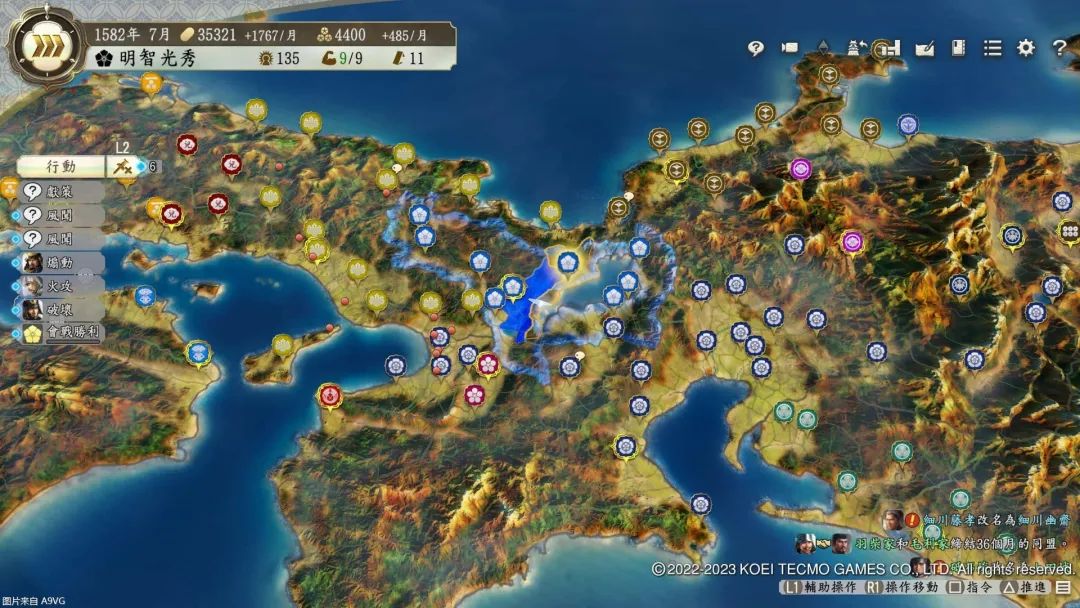This screenshot has width=1080, height=608.
Task: Select the 獻策 proposal entry
Action: point(62,191)
